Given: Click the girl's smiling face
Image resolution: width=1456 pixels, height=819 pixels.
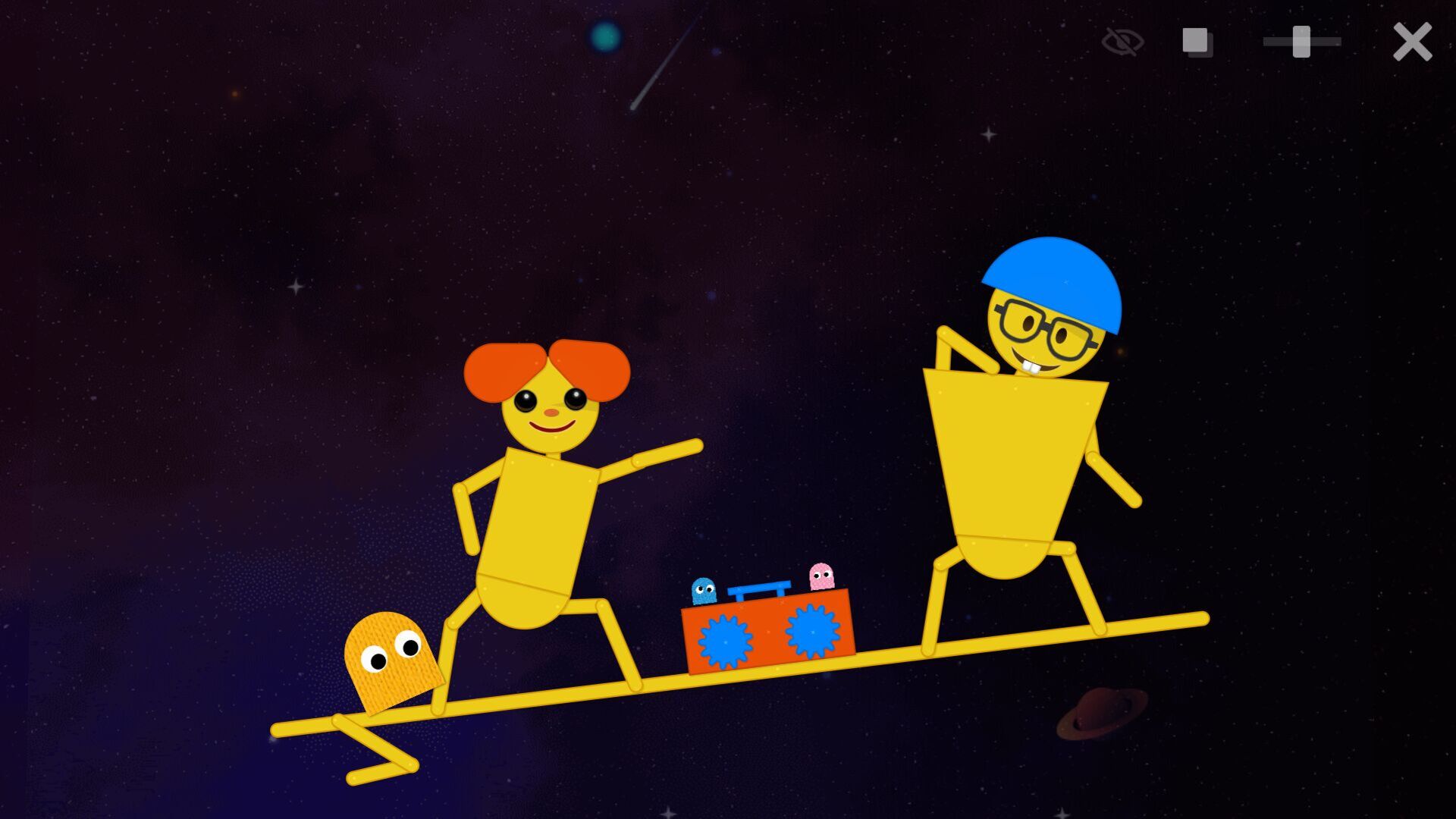Looking at the screenshot, I should click(550, 417).
